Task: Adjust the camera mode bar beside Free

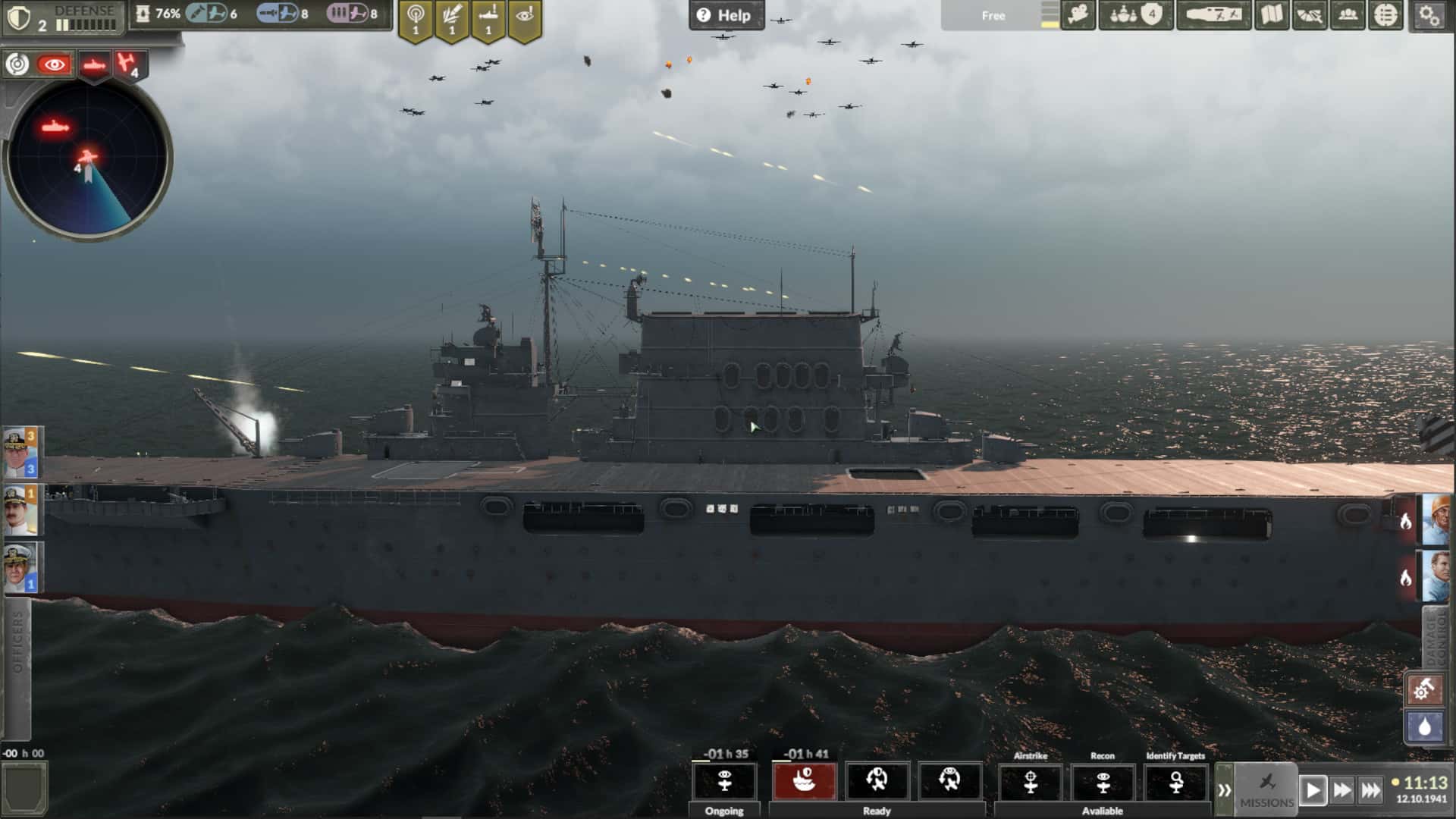Action: click(x=1052, y=15)
